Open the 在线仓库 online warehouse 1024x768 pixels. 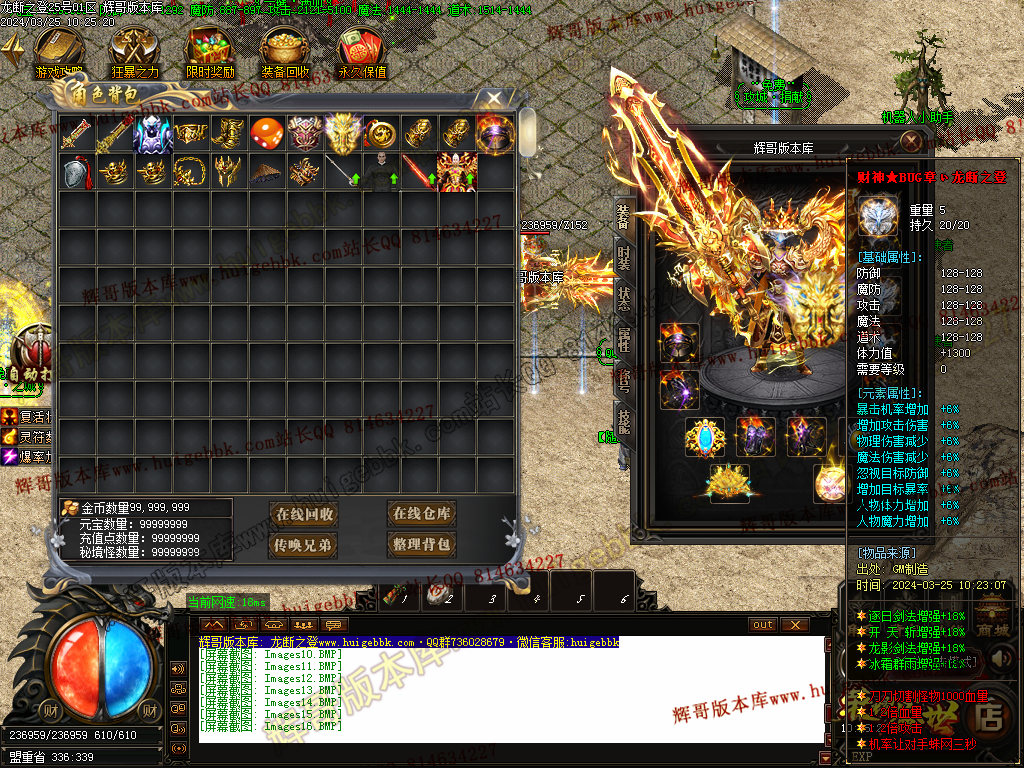click(421, 514)
